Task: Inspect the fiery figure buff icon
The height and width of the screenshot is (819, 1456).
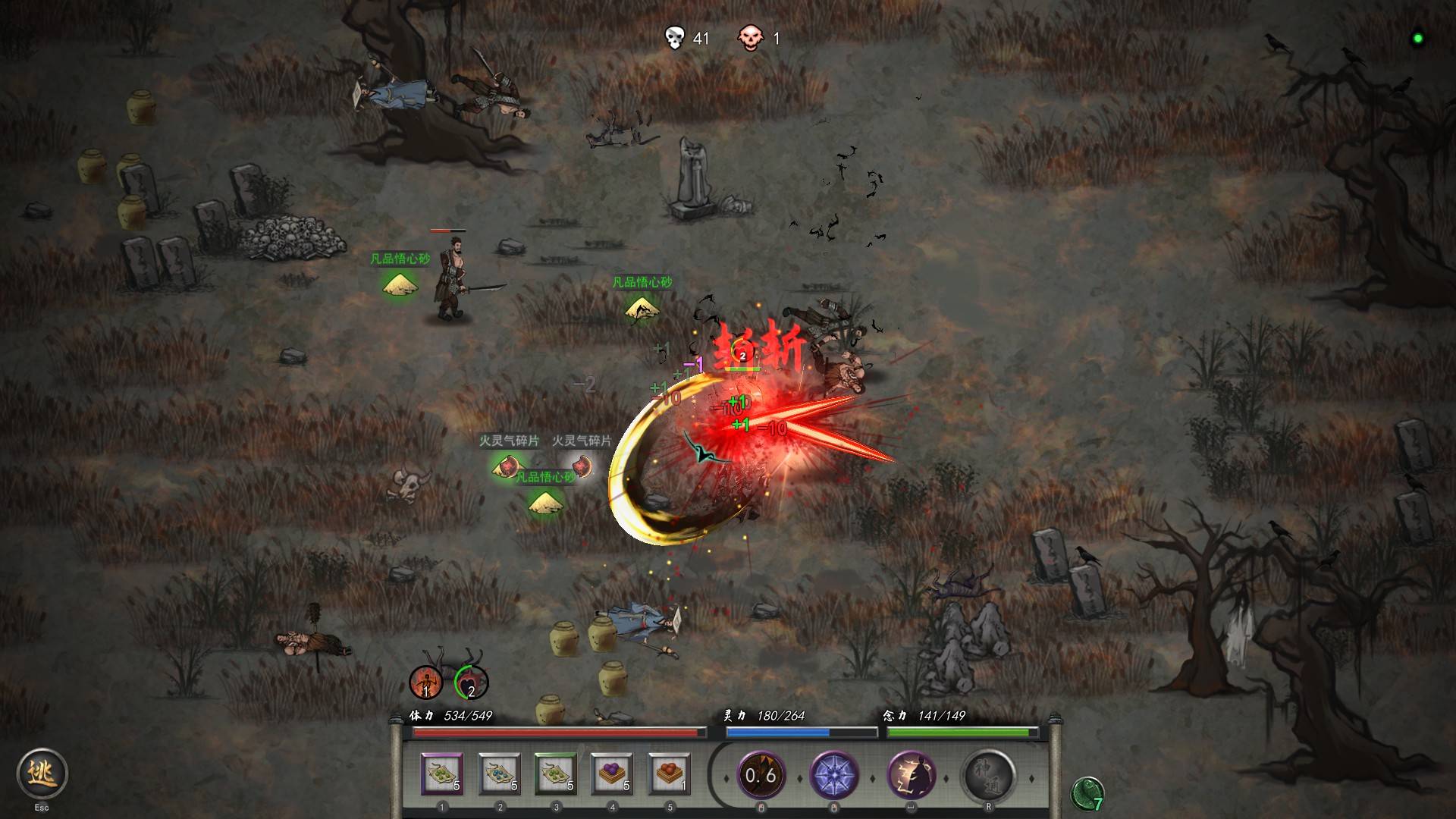Action: (425, 682)
